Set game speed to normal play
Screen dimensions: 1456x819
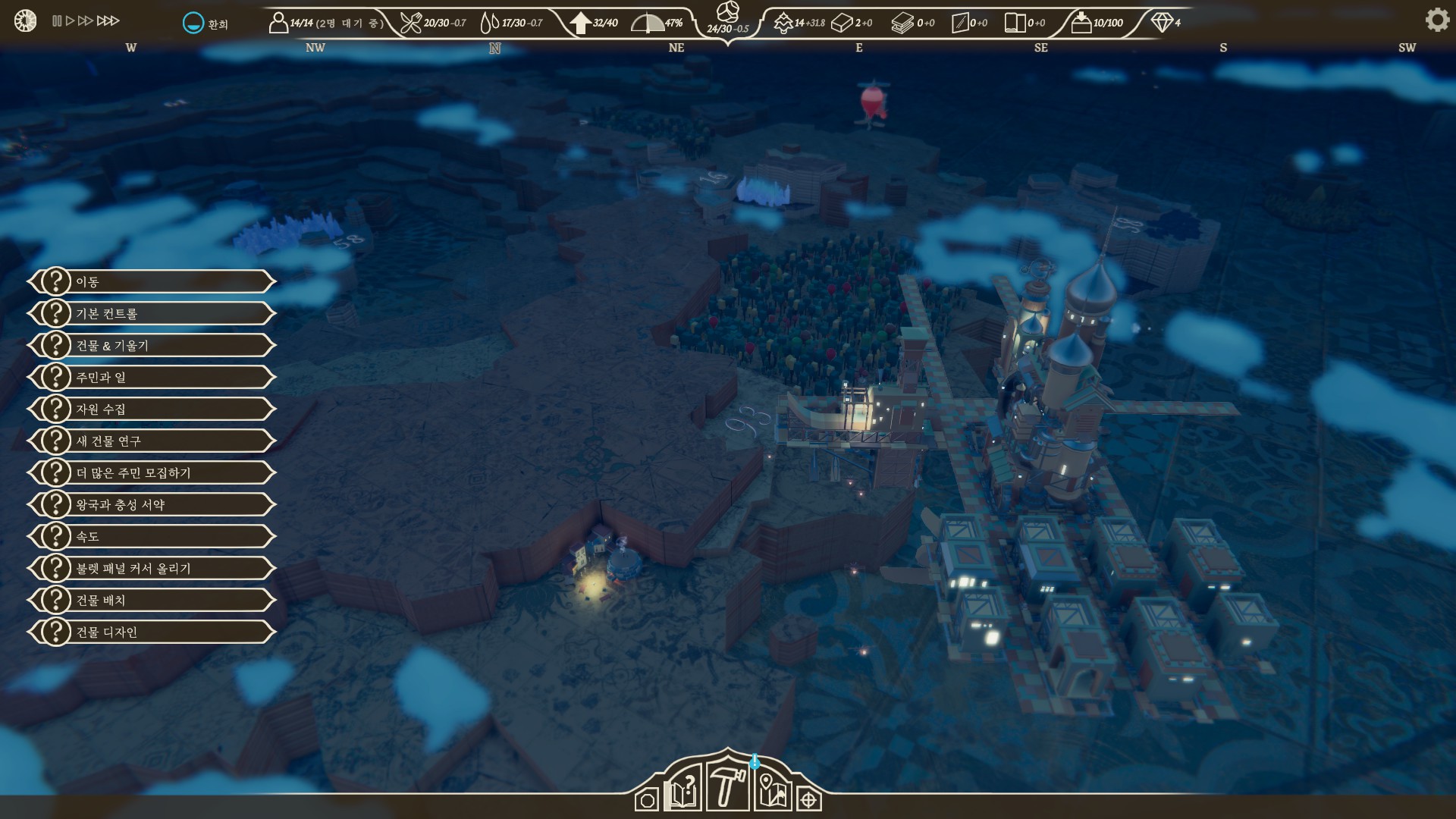pos(70,21)
